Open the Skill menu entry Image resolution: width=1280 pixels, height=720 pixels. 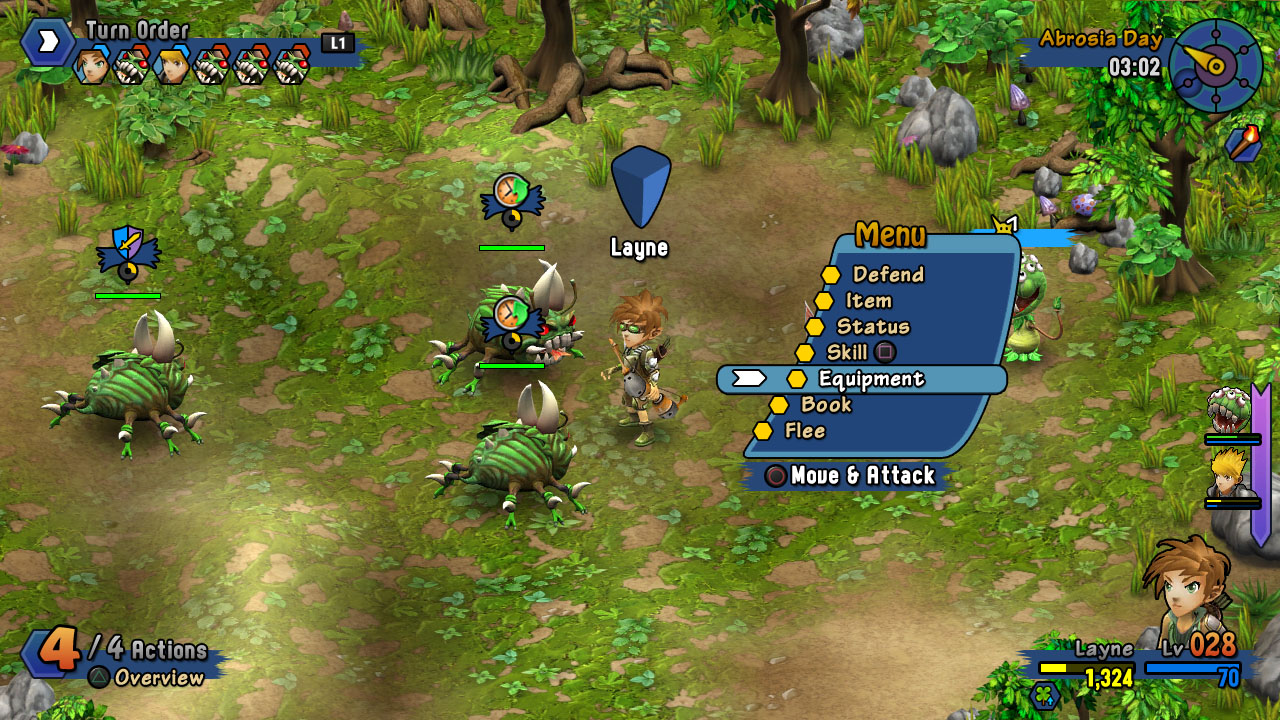(847, 353)
